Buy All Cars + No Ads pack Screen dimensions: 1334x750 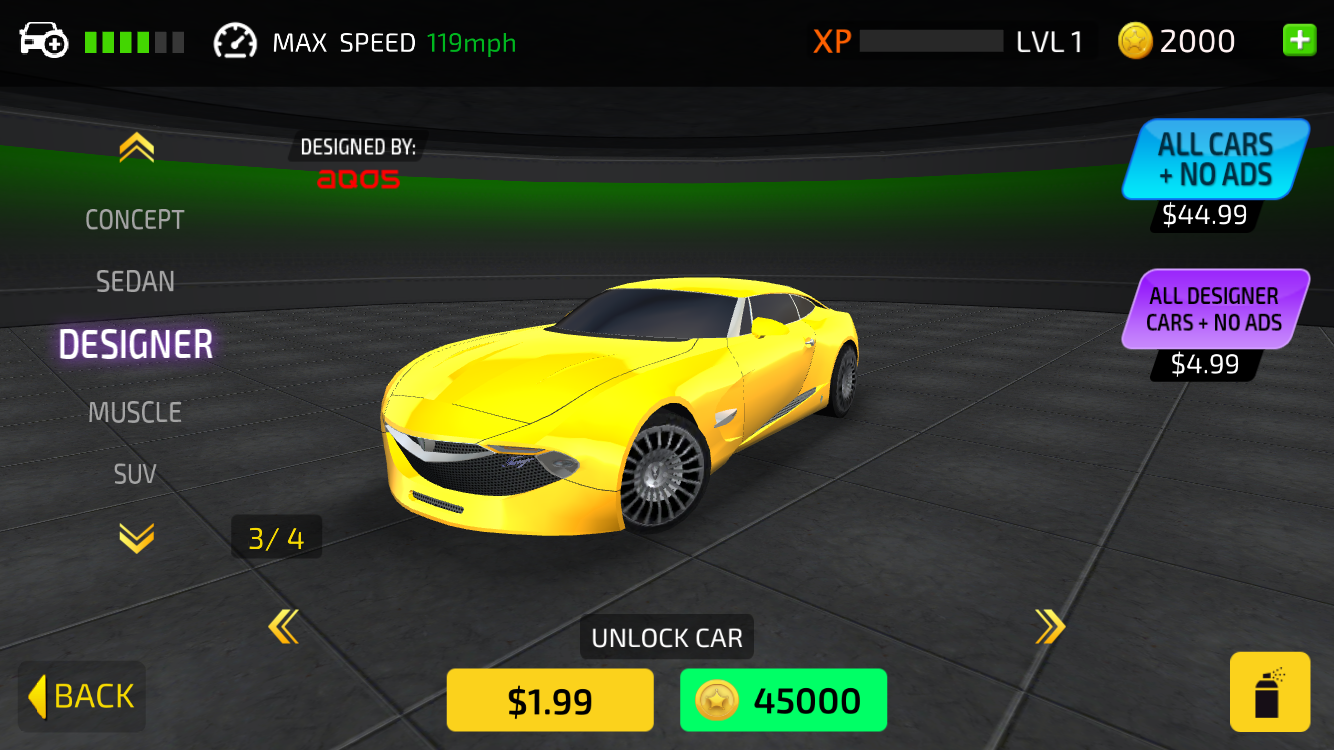[1214, 160]
